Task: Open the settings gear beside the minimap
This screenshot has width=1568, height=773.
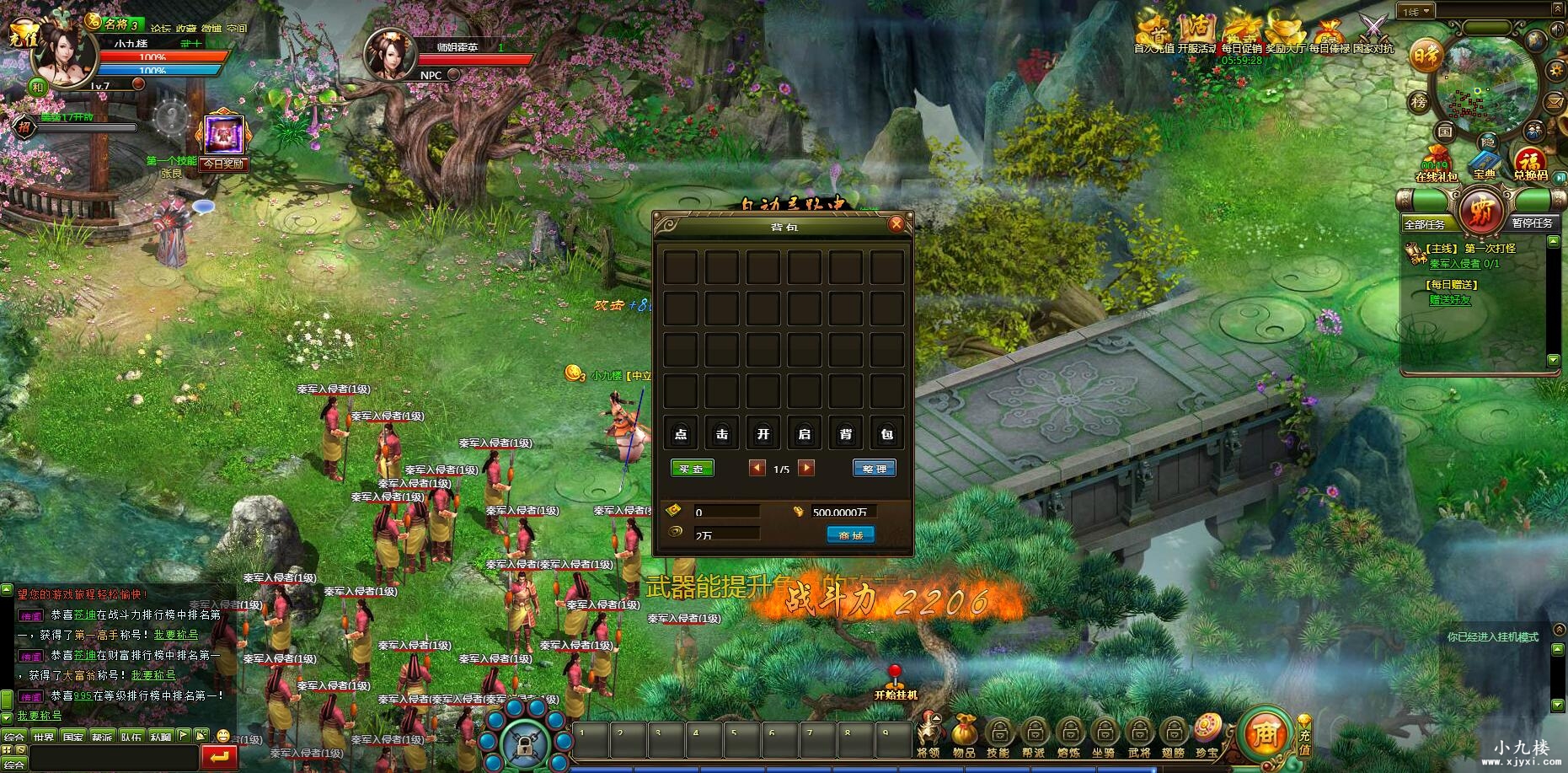Action: 1556,70
